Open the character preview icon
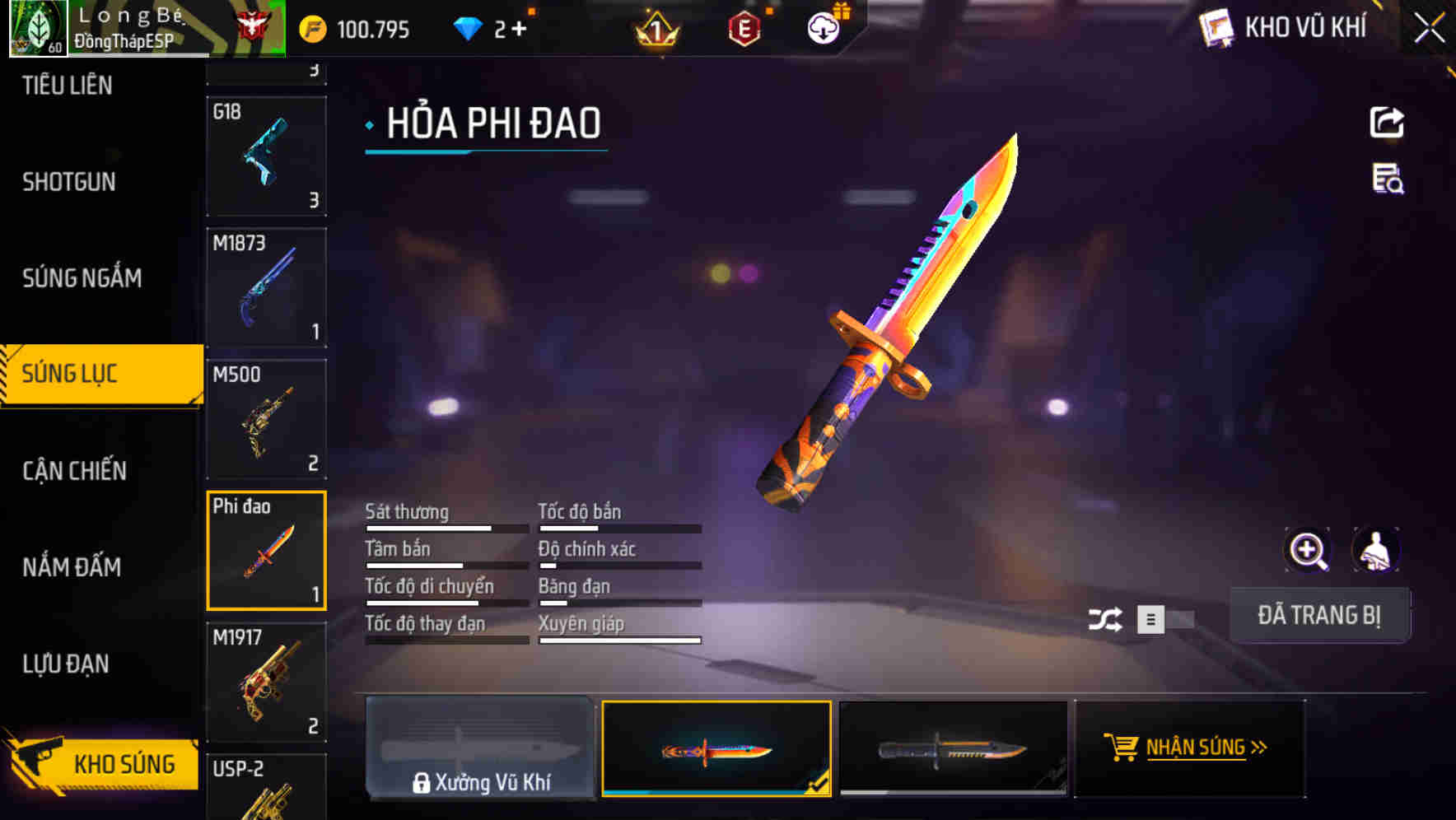 click(1375, 550)
